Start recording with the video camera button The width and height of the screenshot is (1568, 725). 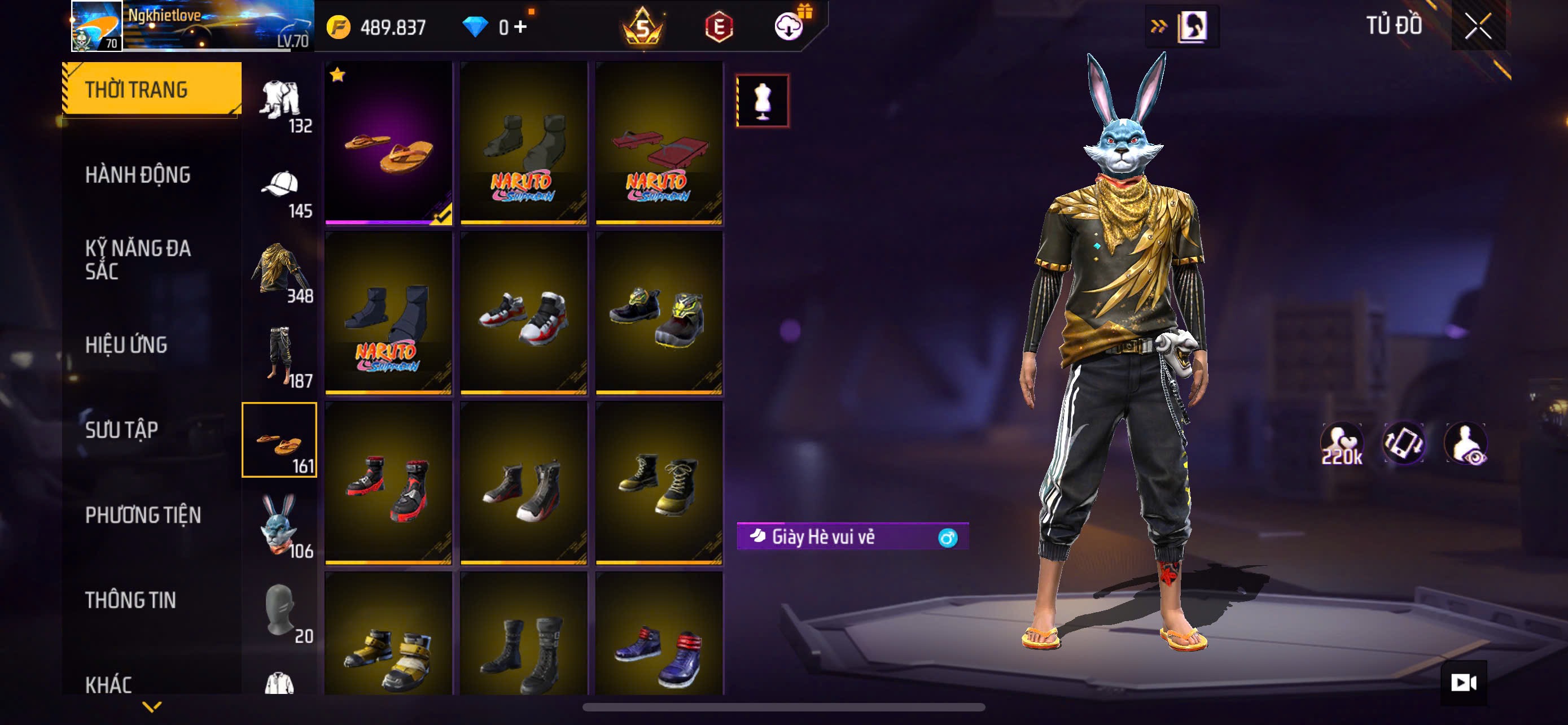click(x=1464, y=683)
